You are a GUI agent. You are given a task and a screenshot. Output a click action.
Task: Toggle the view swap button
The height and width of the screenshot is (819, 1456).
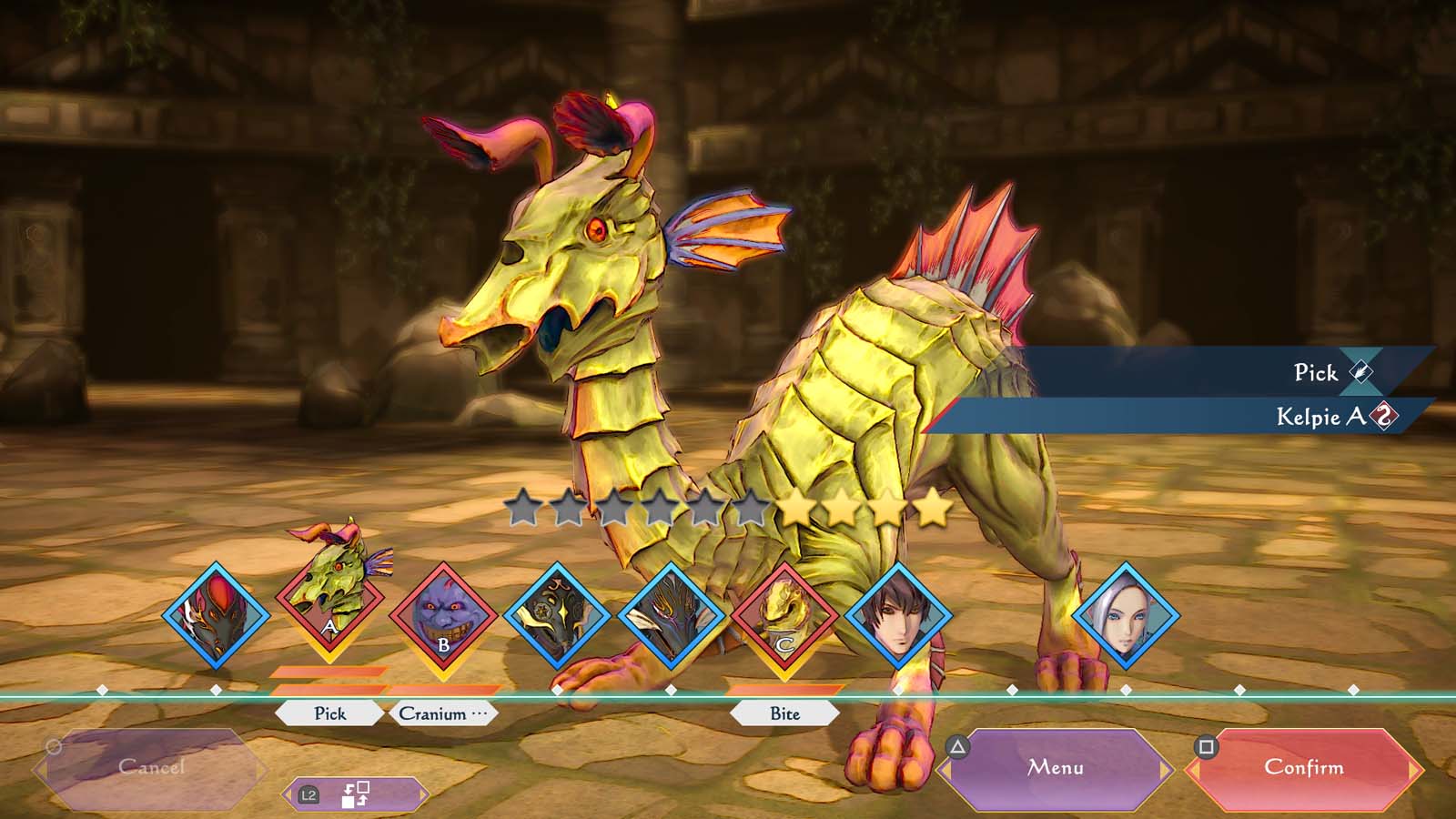coord(354,794)
